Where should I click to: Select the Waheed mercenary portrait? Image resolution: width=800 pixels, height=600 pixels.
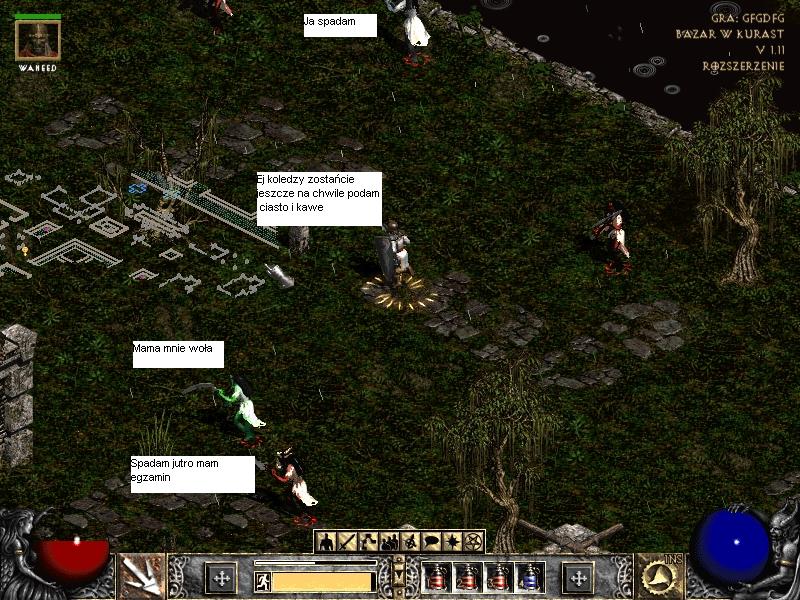pos(38,40)
